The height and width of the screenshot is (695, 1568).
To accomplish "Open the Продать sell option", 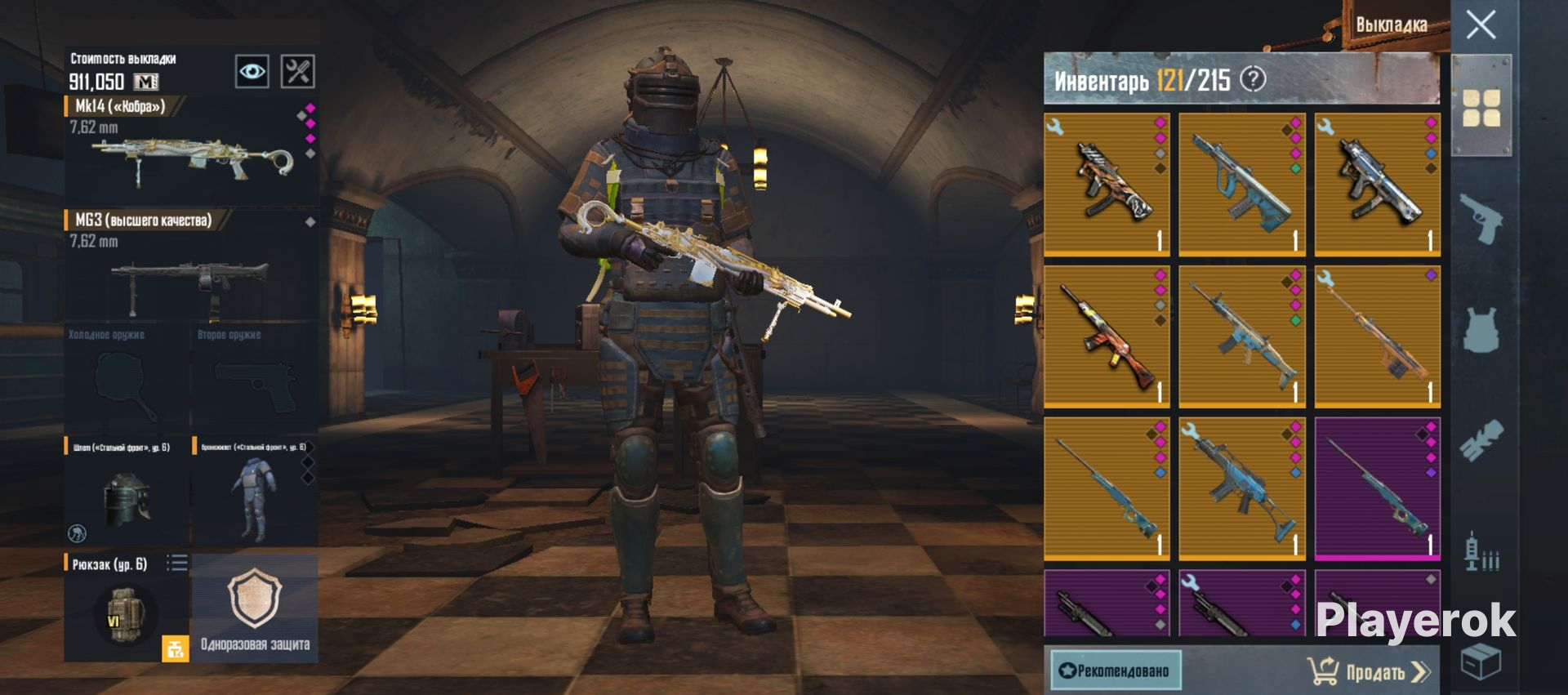I will click(x=1370, y=671).
